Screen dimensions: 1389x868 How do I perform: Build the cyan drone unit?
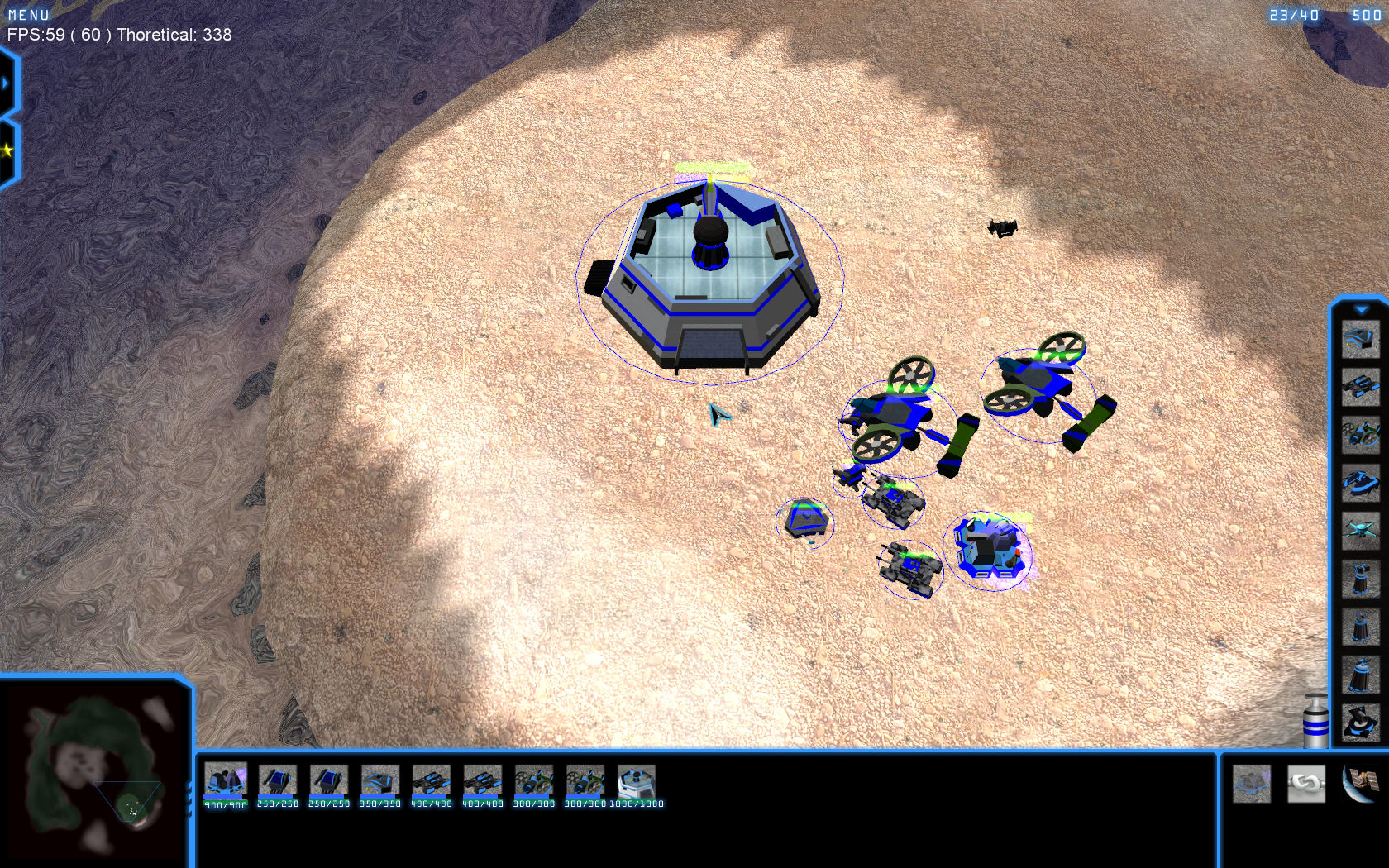coord(1360,528)
